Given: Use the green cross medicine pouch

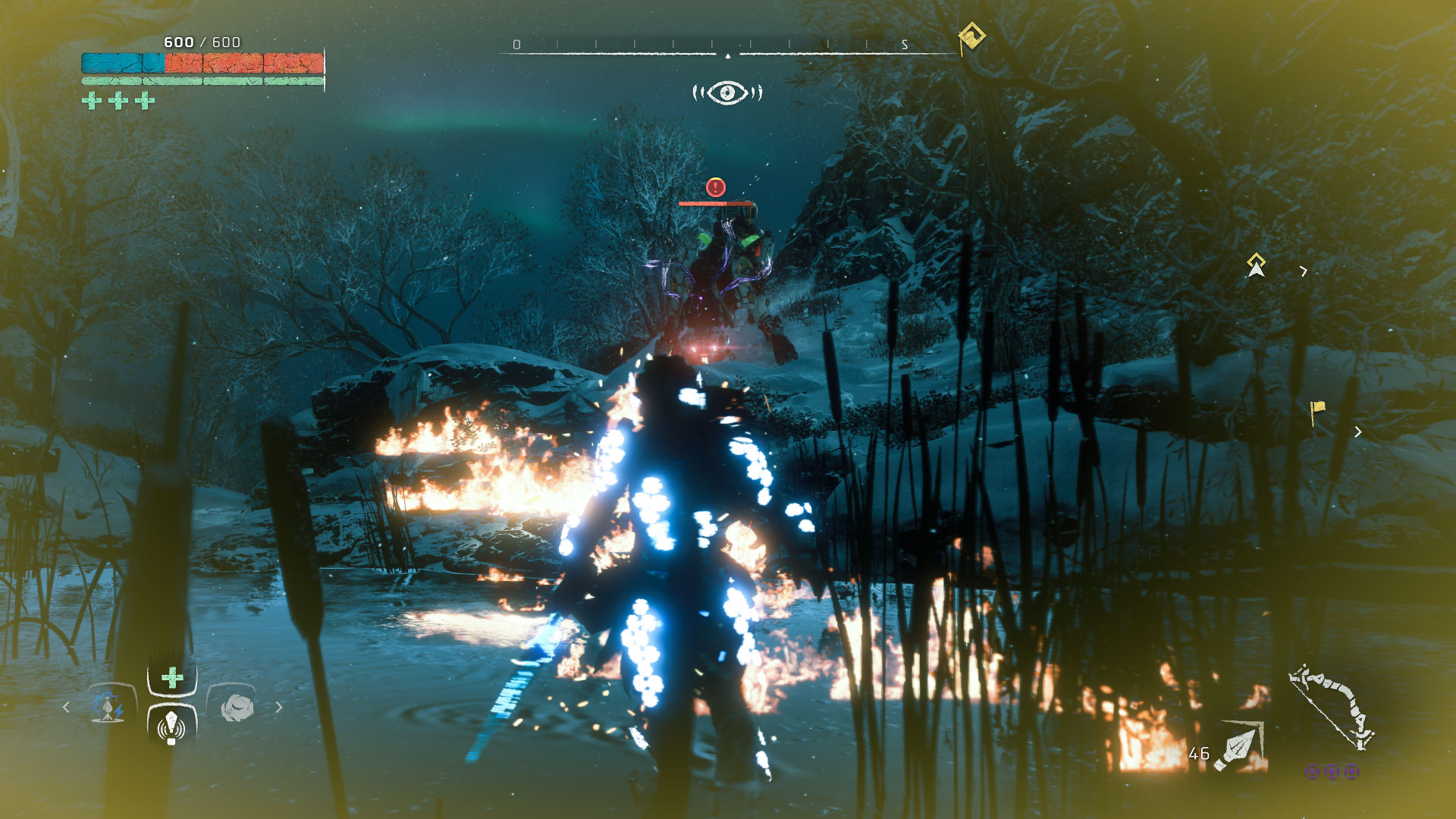Looking at the screenshot, I should tap(172, 677).
